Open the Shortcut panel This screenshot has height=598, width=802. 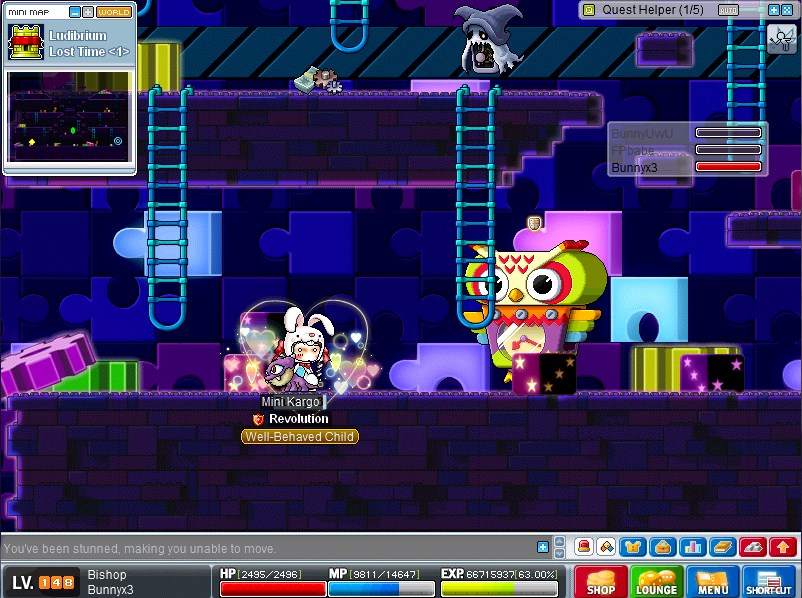(x=769, y=581)
